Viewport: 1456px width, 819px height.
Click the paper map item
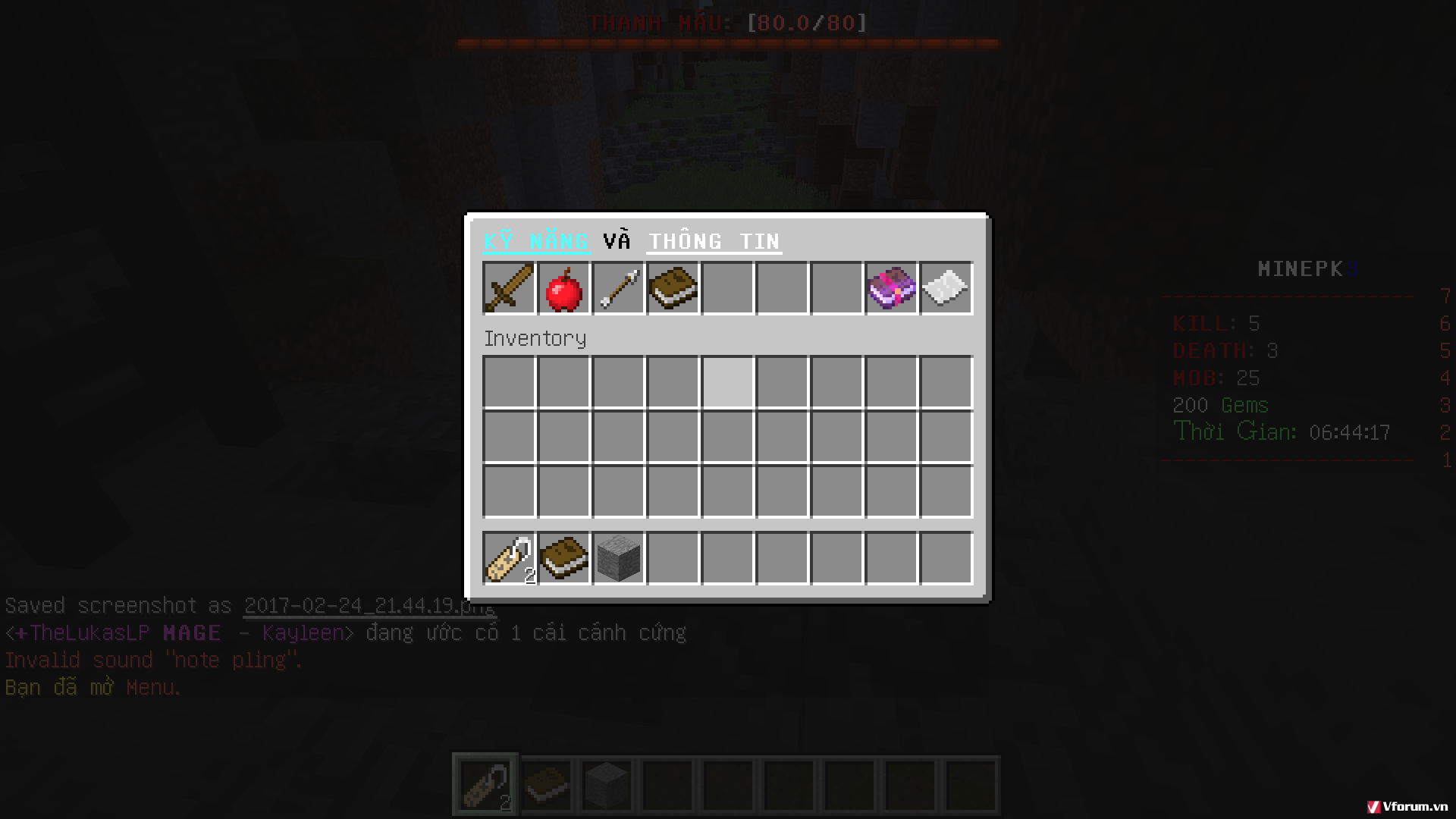pyautogui.click(x=946, y=288)
